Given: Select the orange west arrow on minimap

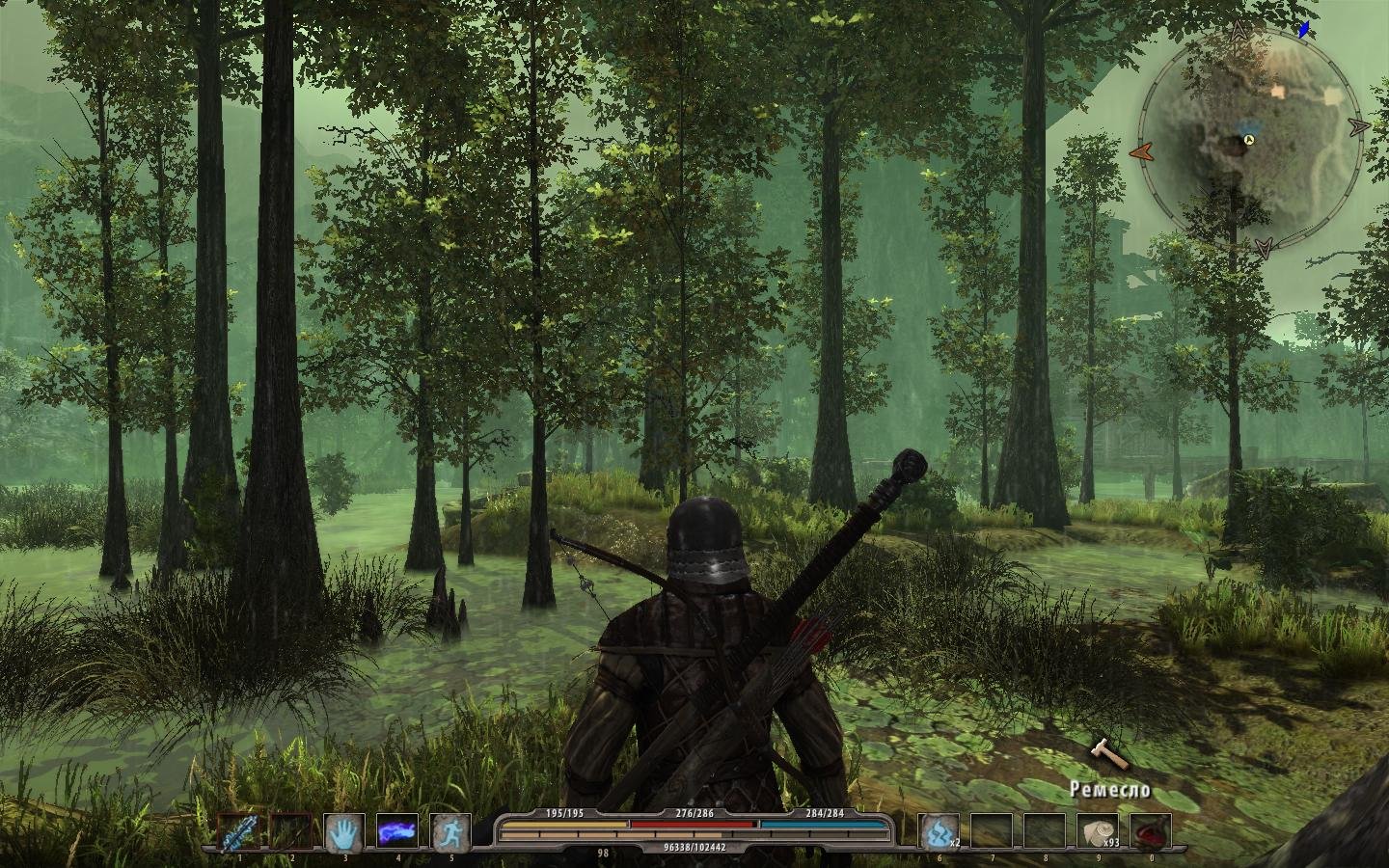Looking at the screenshot, I should pyautogui.click(x=1142, y=151).
